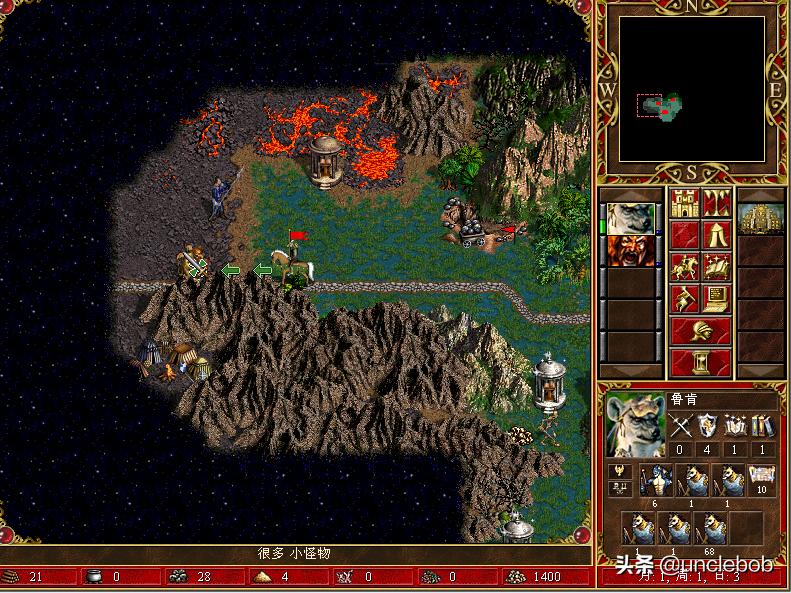This screenshot has width=791, height=593.
Task: Click the tent sleep hero button
Action: pyautogui.click(x=716, y=236)
